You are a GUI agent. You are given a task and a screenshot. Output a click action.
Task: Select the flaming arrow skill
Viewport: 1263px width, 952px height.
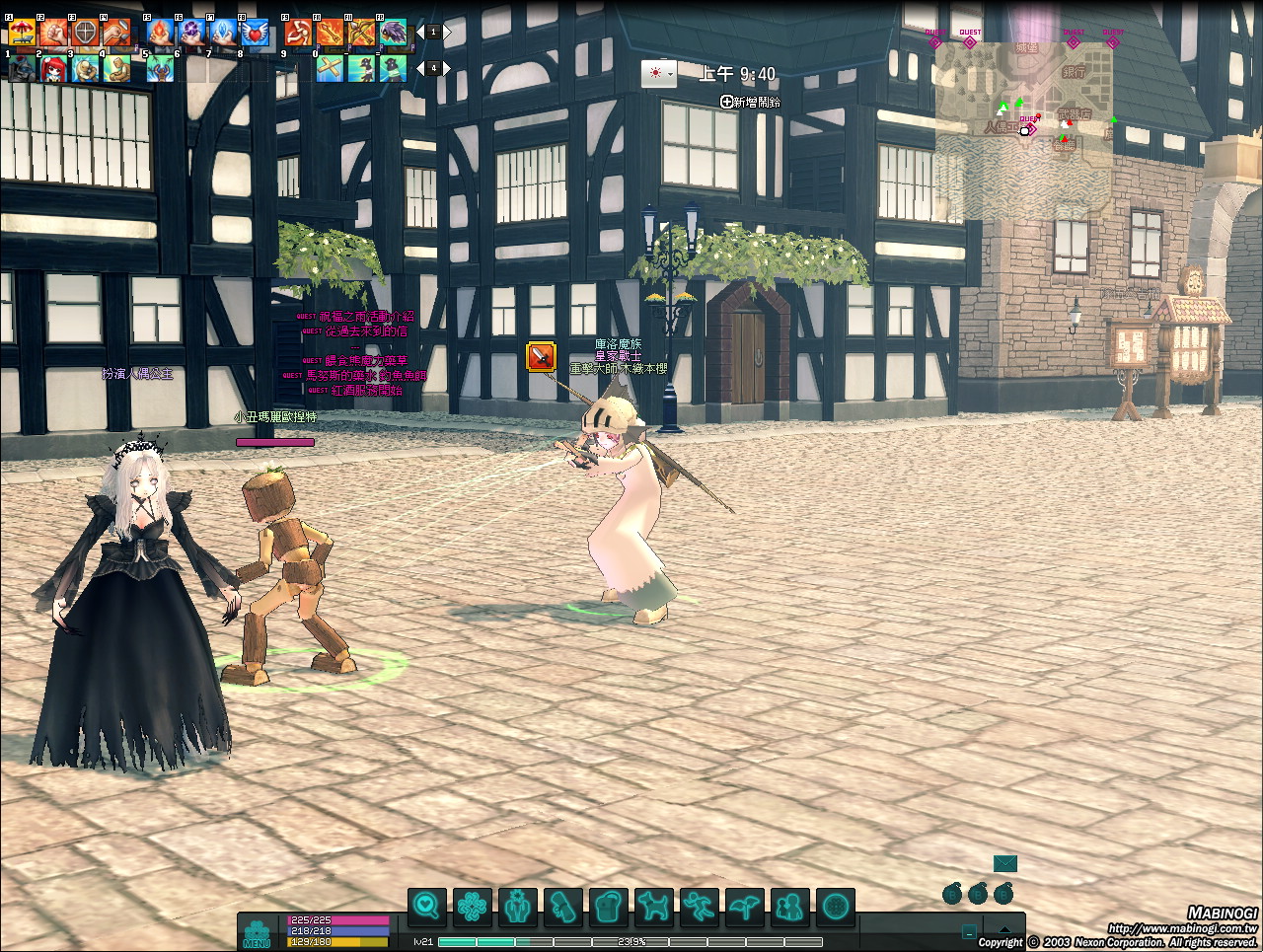coord(330,34)
